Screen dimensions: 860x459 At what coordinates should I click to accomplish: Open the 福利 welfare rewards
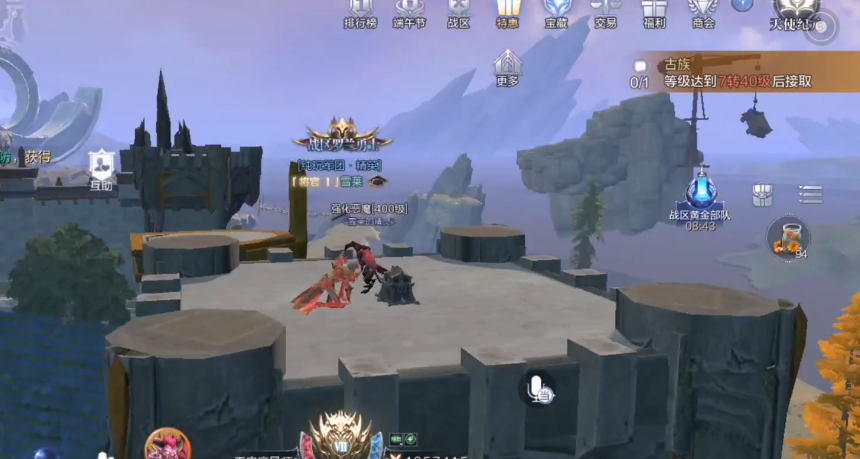coord(655,12)
